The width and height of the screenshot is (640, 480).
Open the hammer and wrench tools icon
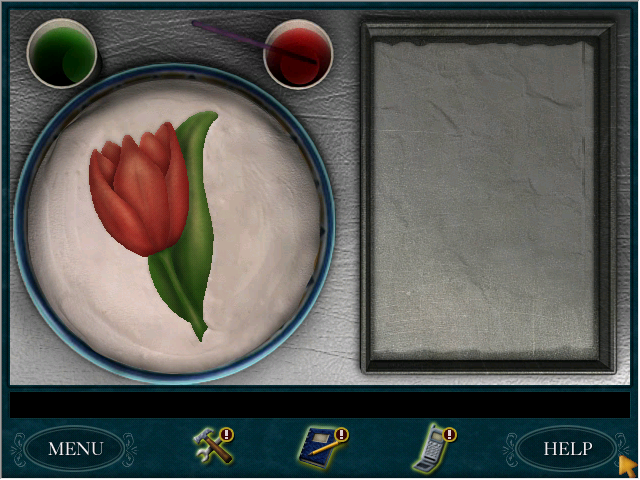pyautogui.click(x=212, y=447)
